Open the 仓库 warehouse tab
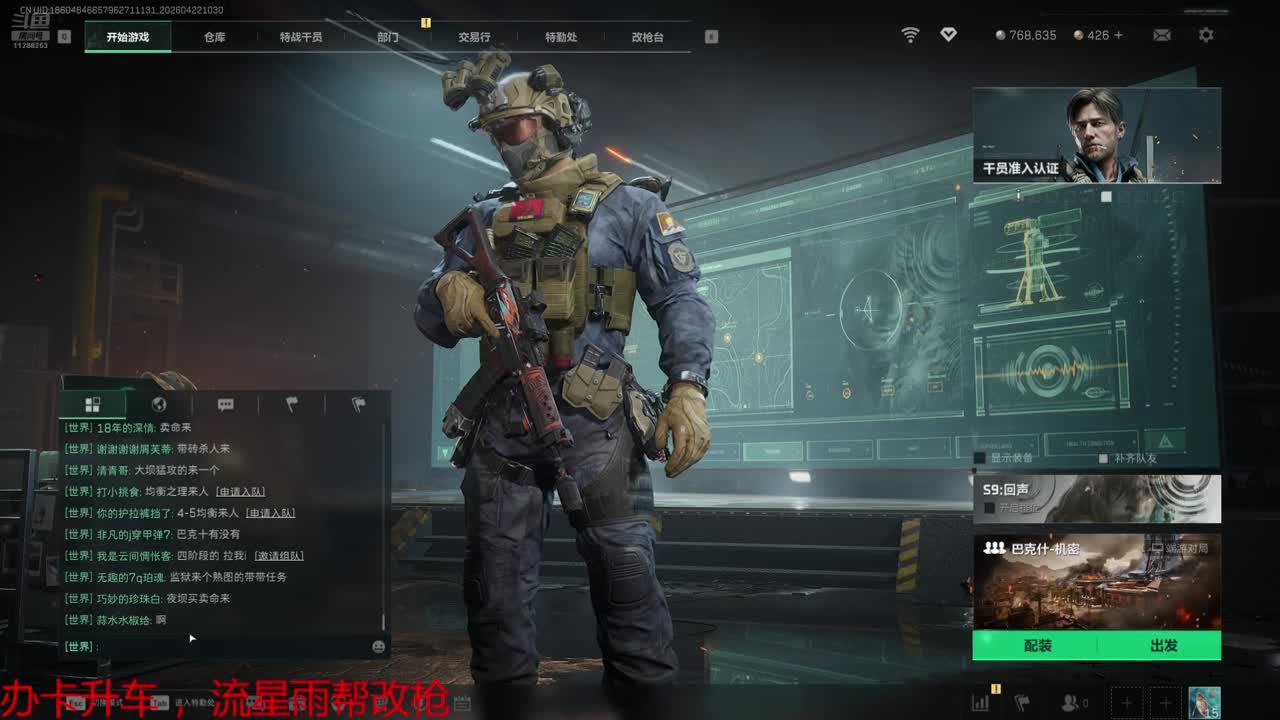 214,37
